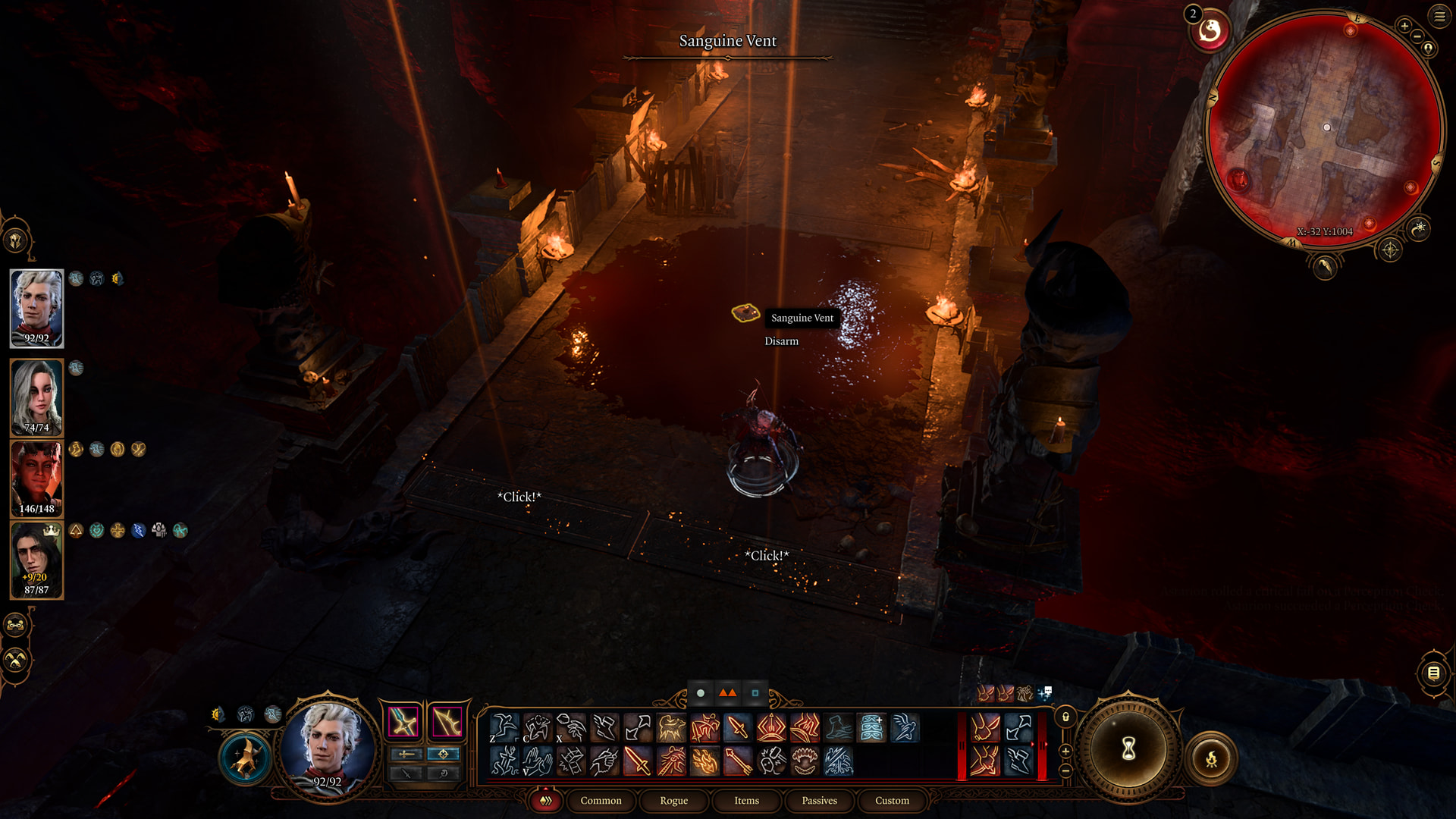Image resolution: width=1456 pixels, height=819 pixels.
Task: Select the dark-haired crowned party member portrait
Action: (36, 560)
